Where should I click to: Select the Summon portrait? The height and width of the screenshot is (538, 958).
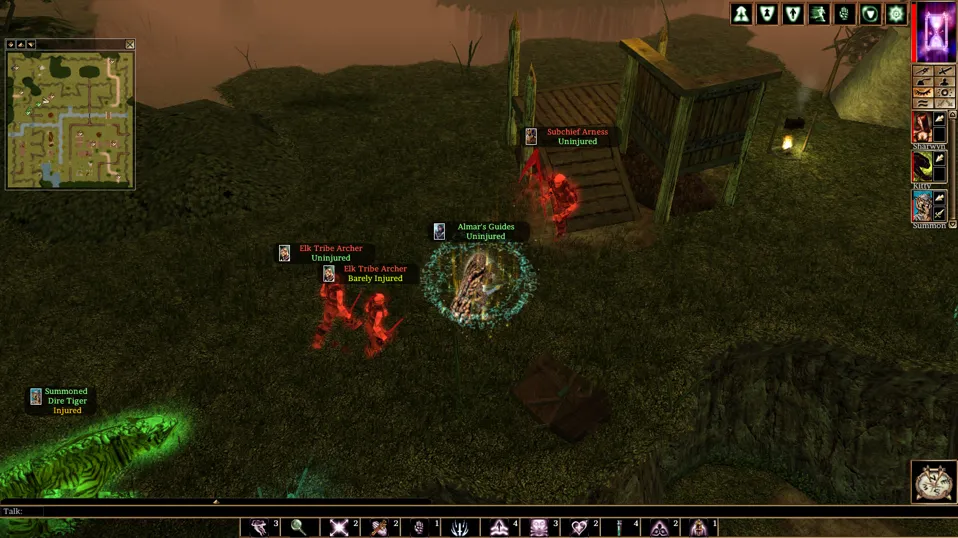coord(922,206)
